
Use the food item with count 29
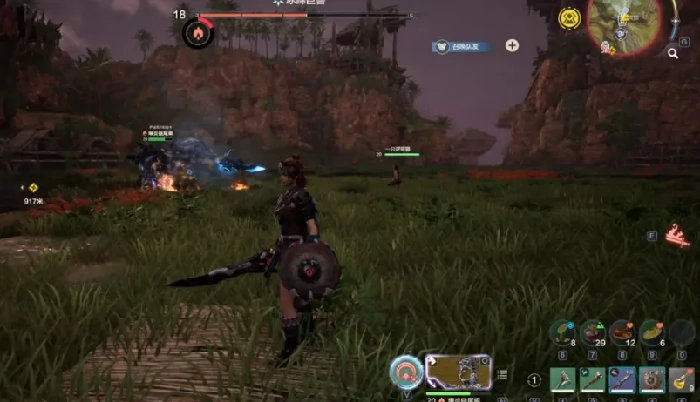[x=593, y=332]
